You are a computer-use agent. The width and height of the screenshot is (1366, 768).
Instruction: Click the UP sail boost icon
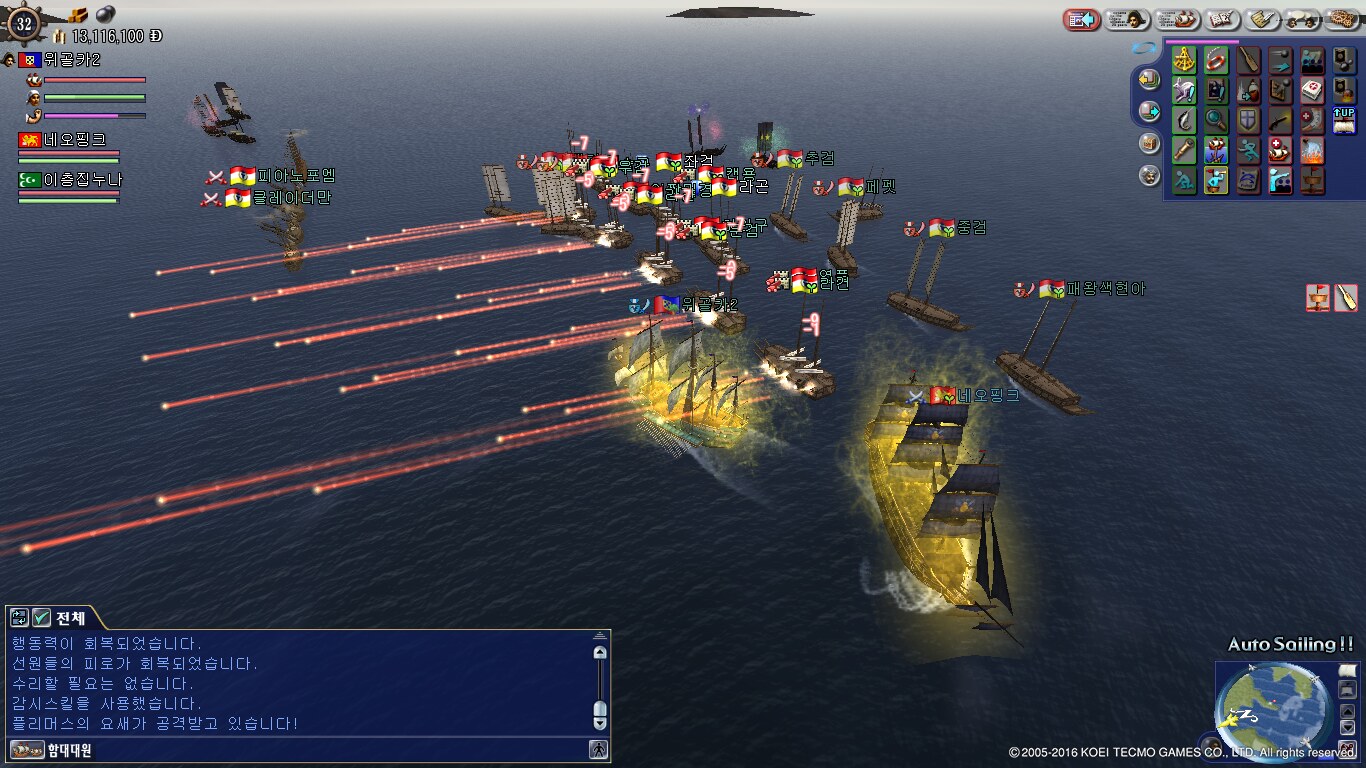[1344, 121]
